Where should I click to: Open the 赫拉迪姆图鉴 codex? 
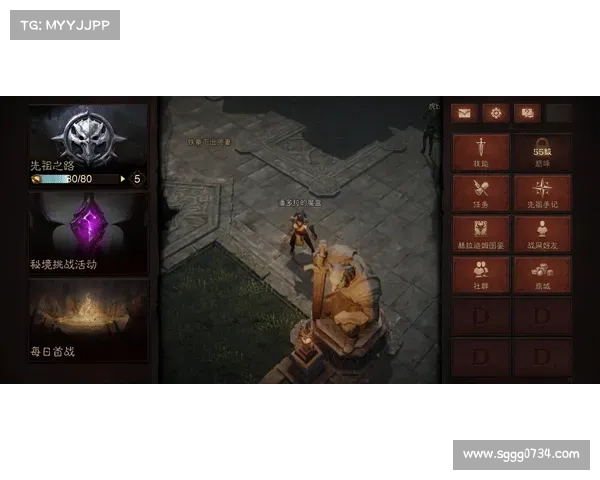pyautogui.click(x=481, y=234)
